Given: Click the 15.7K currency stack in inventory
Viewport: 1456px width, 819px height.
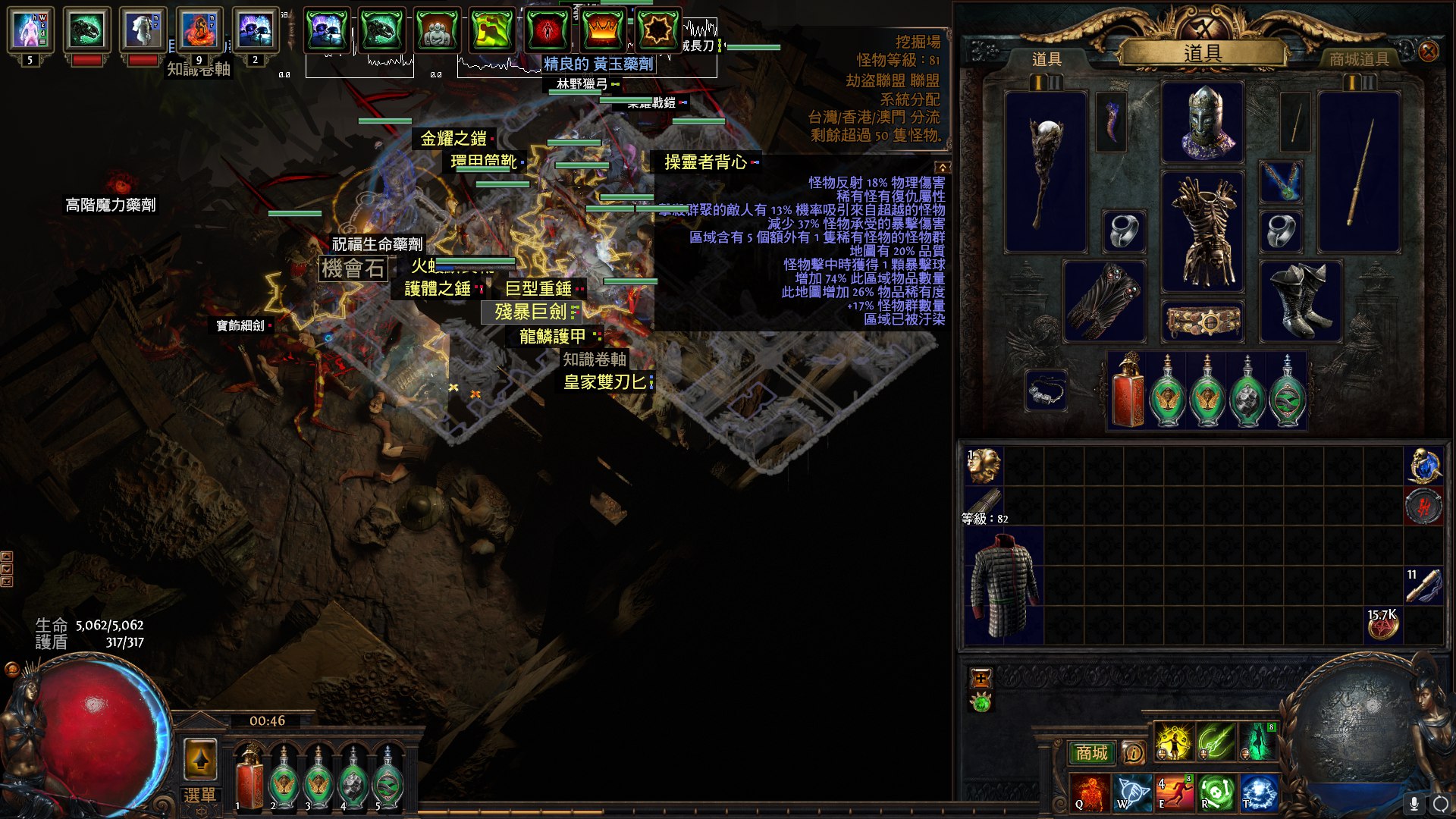Looking at the screenshot, I should pyautogui.click(x=1382, y=625).
